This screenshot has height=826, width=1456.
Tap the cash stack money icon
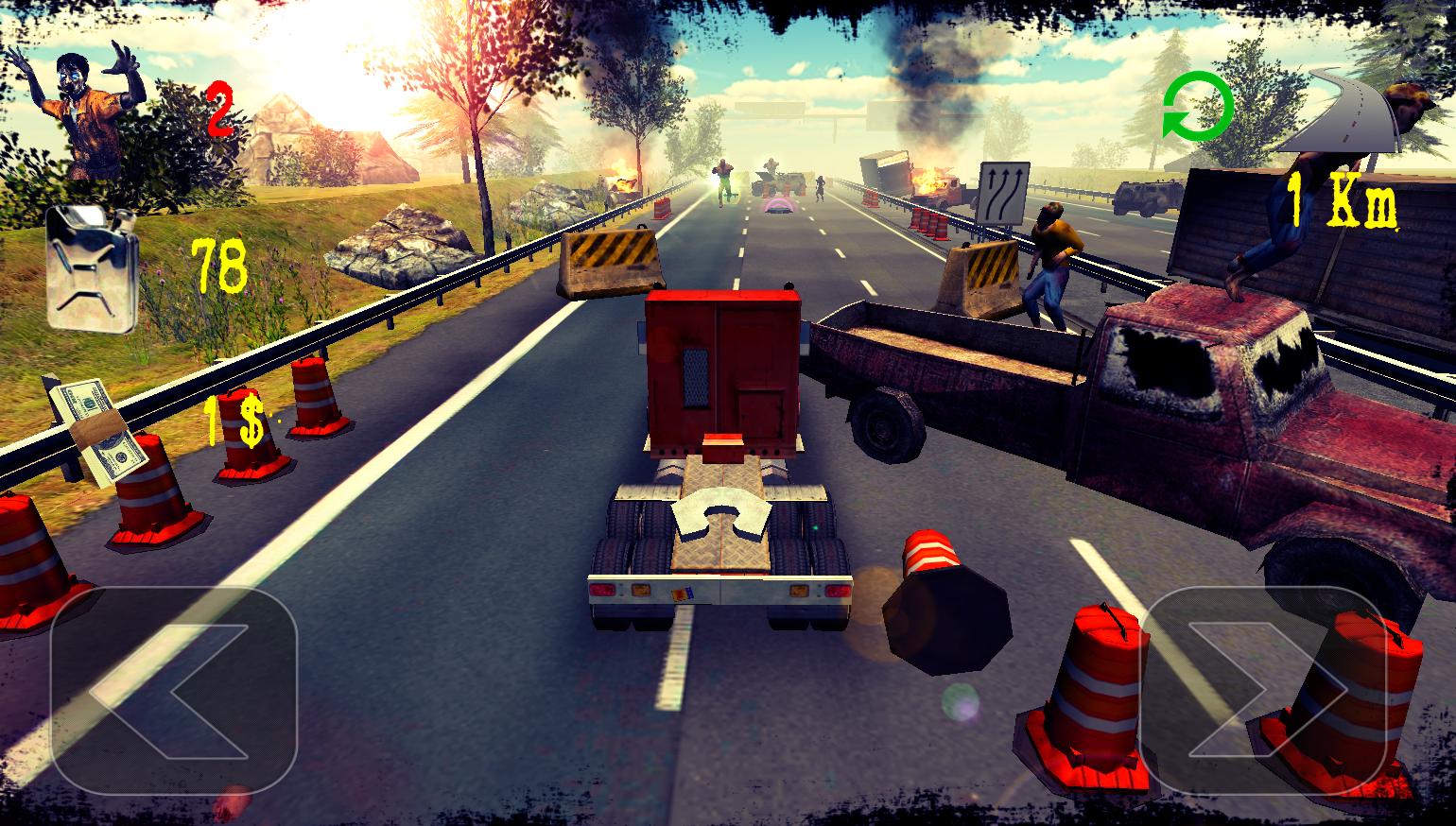coord(99,425)
